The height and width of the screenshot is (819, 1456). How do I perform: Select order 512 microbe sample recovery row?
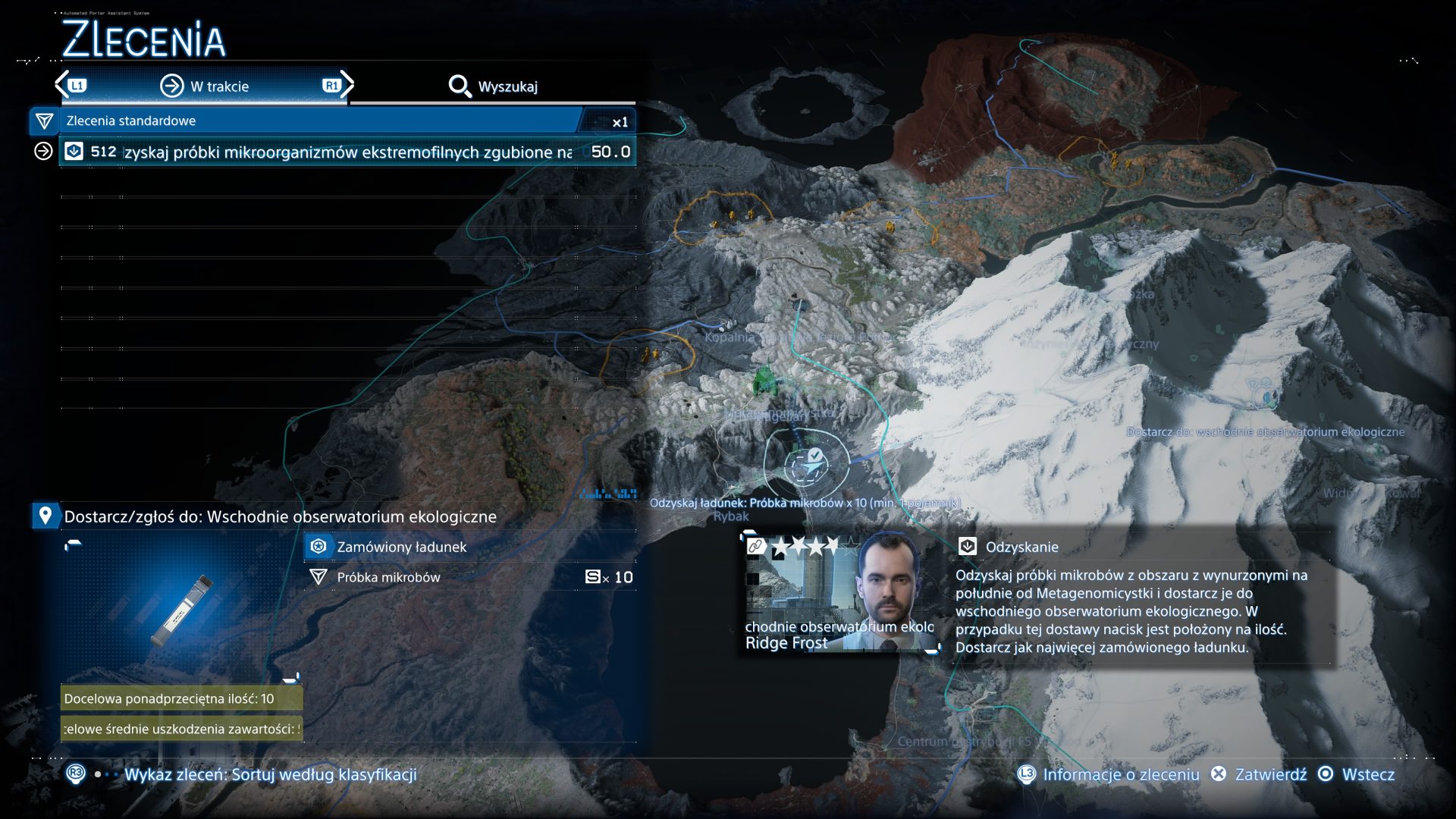pos(347,152)
